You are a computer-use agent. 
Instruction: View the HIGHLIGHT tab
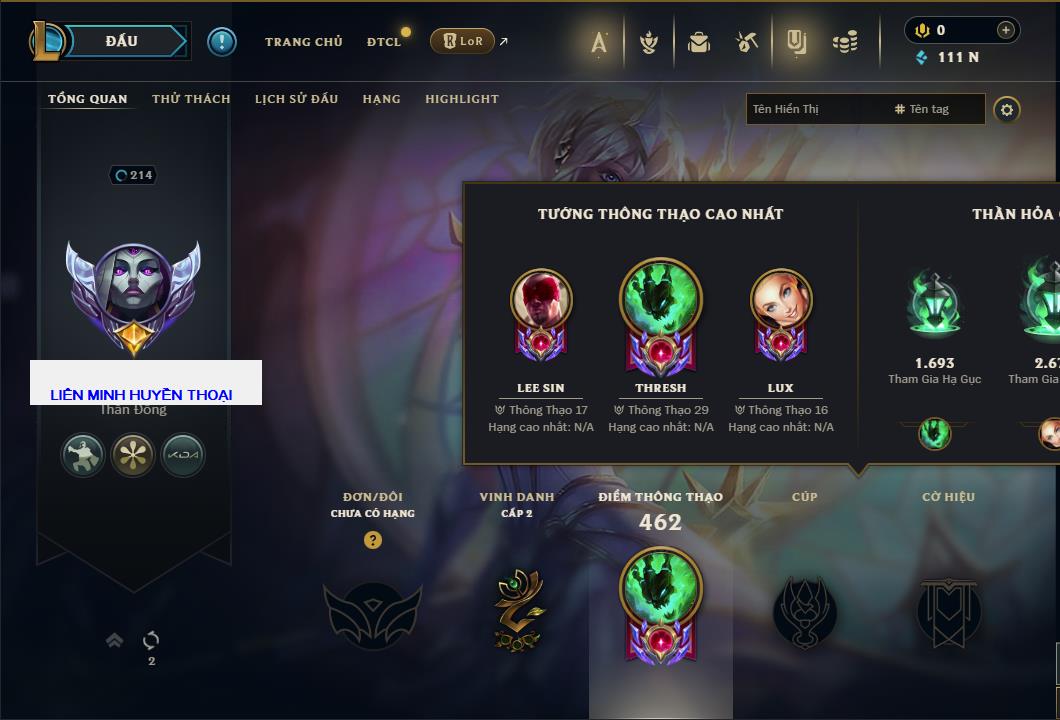coord(461,99)
